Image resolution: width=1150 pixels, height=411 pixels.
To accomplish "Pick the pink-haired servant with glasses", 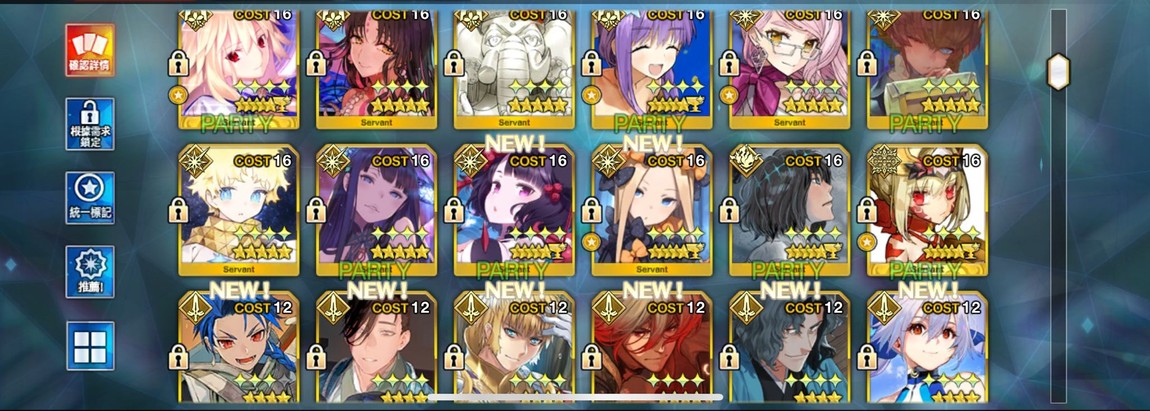I will [789, 65].
